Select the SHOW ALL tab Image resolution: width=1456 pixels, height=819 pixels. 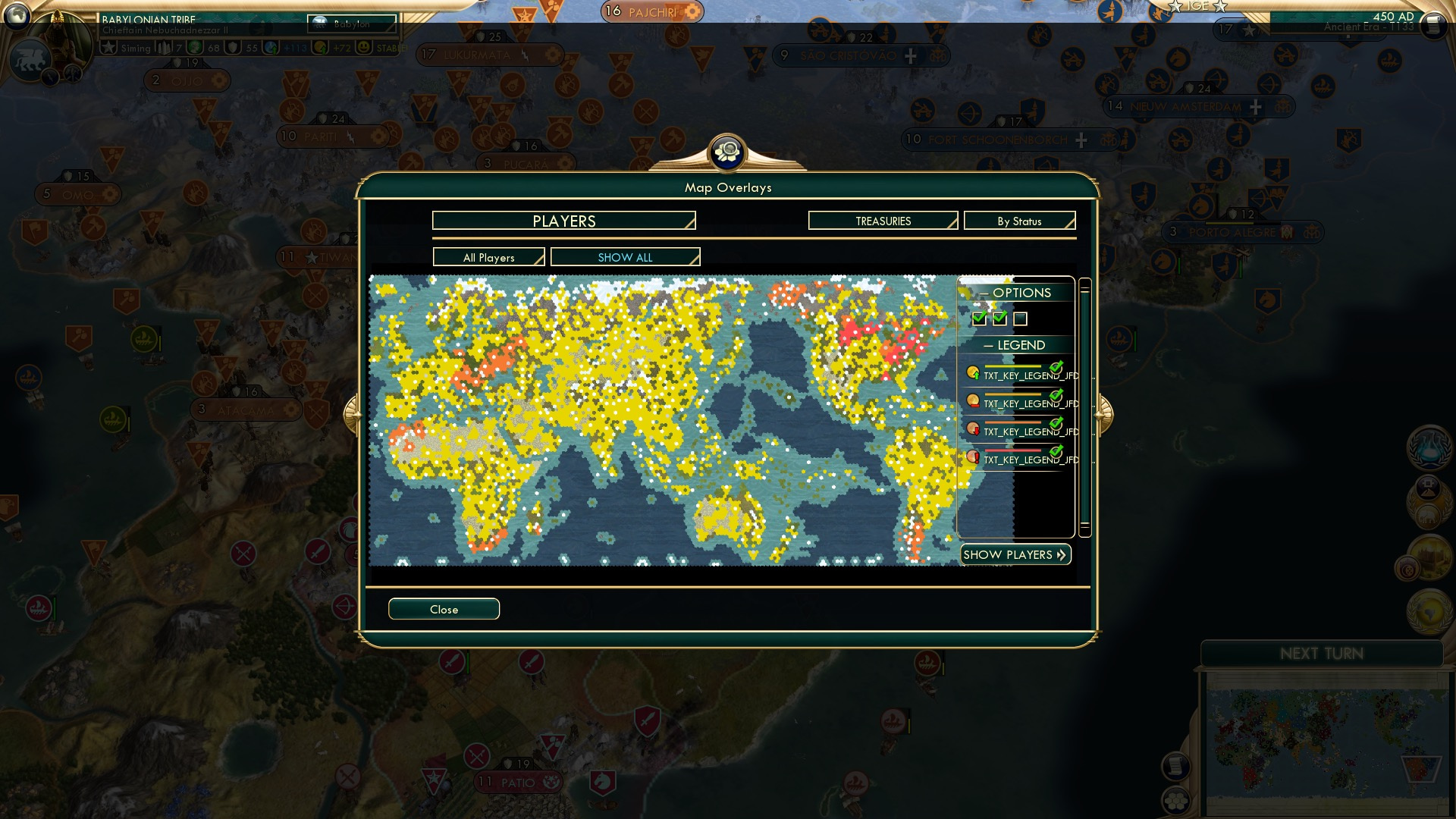click(x=625, y=257)
